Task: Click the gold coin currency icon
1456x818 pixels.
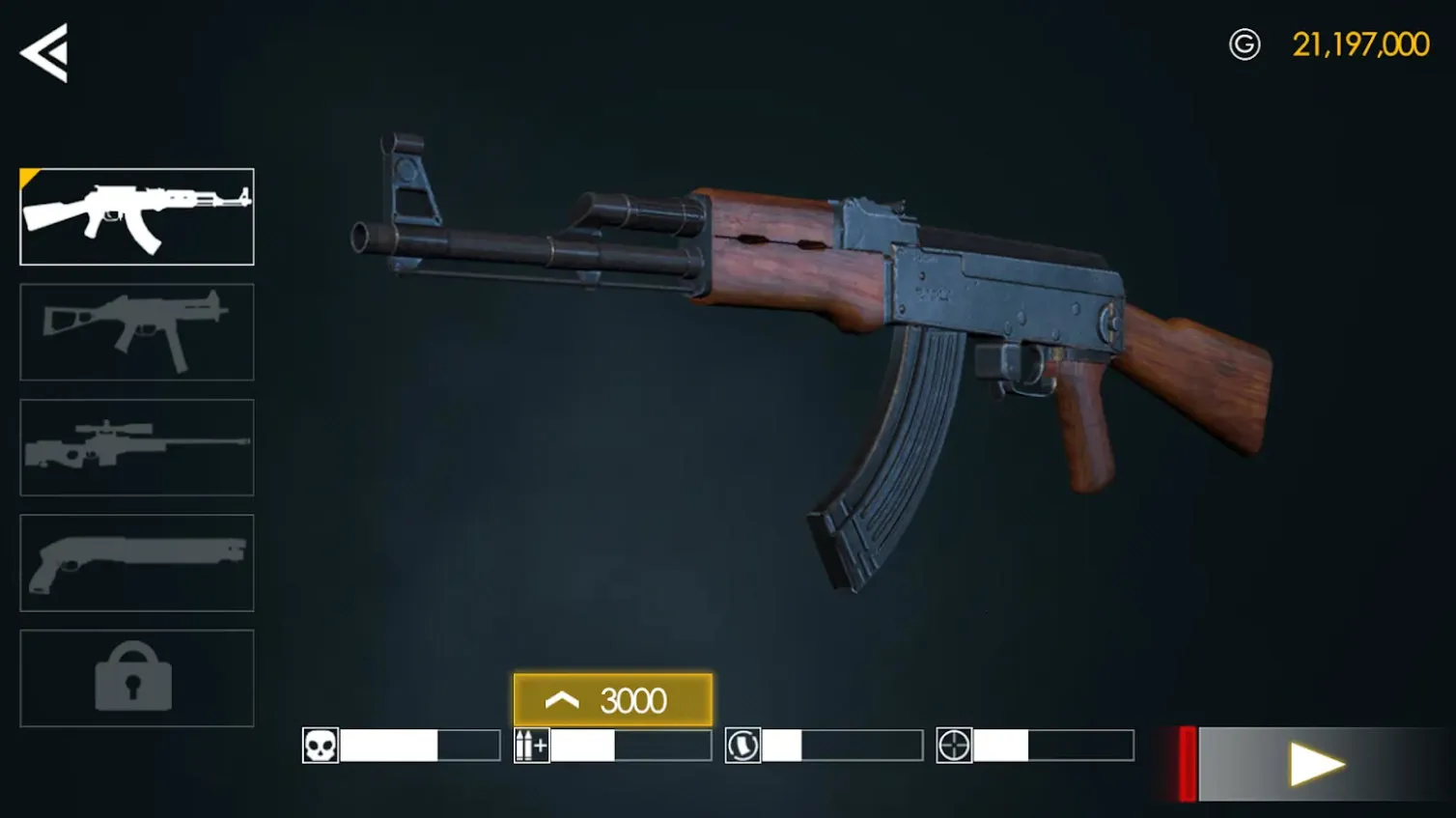Action: (1246, 44)
